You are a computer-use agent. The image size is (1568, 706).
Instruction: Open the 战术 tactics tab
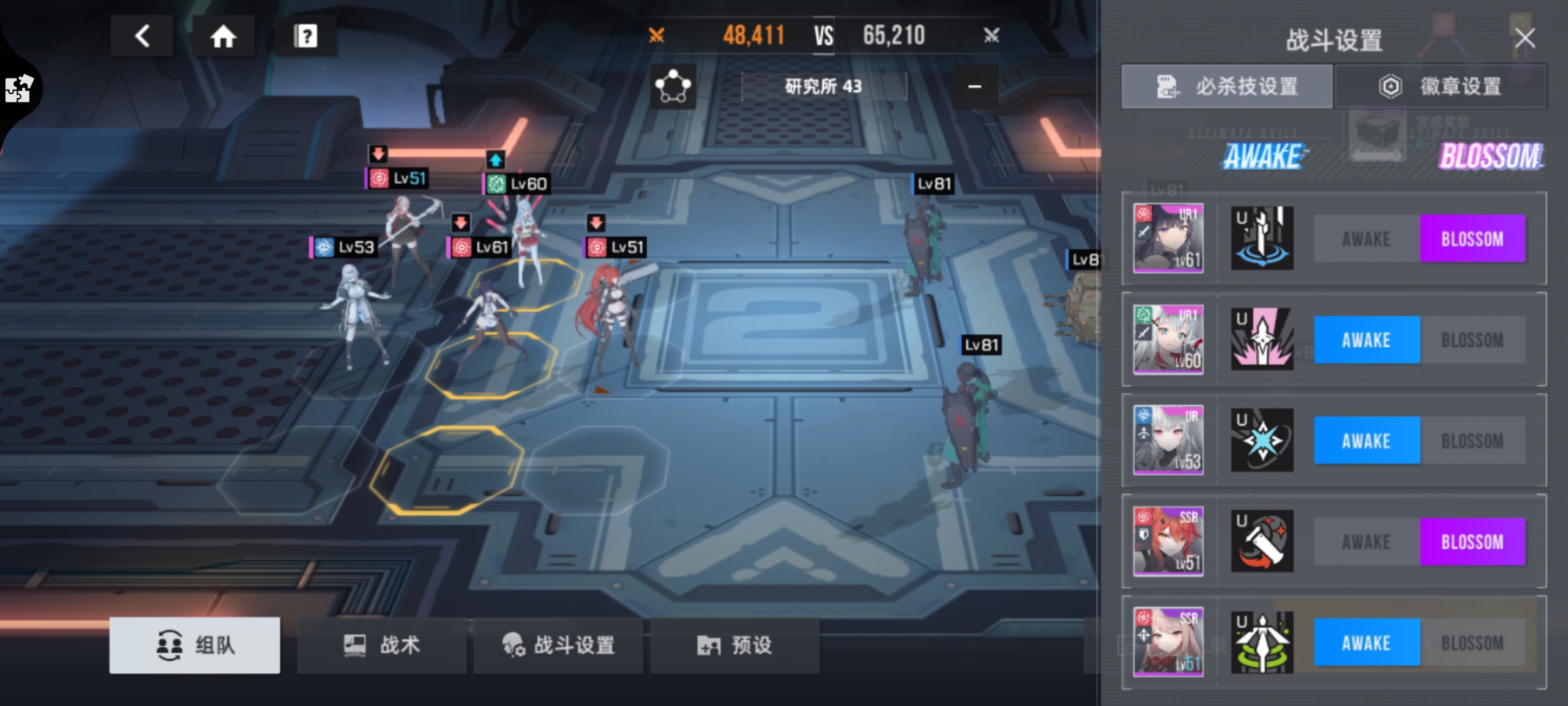point(382,645)
